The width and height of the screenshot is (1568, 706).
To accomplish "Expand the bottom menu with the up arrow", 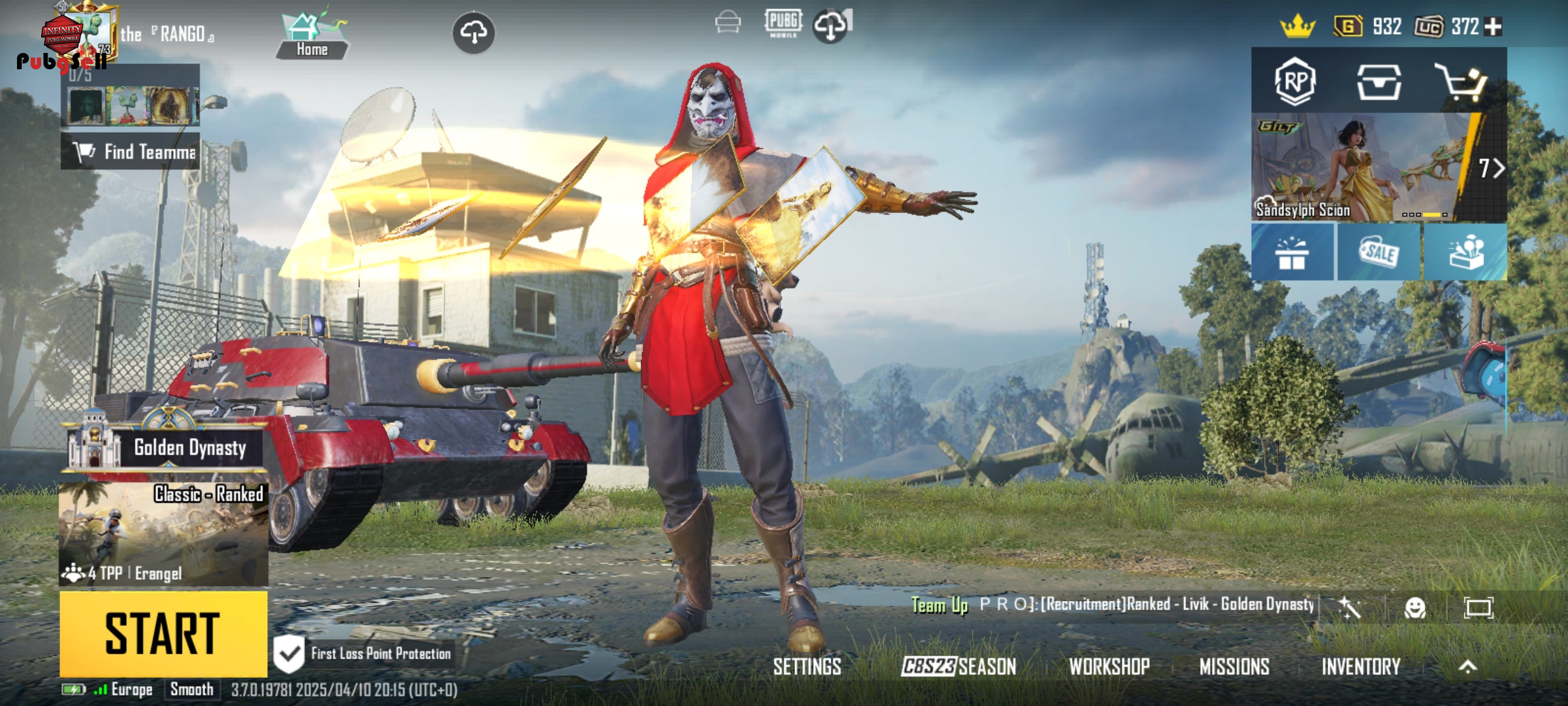I will (x=1468, y=667).
